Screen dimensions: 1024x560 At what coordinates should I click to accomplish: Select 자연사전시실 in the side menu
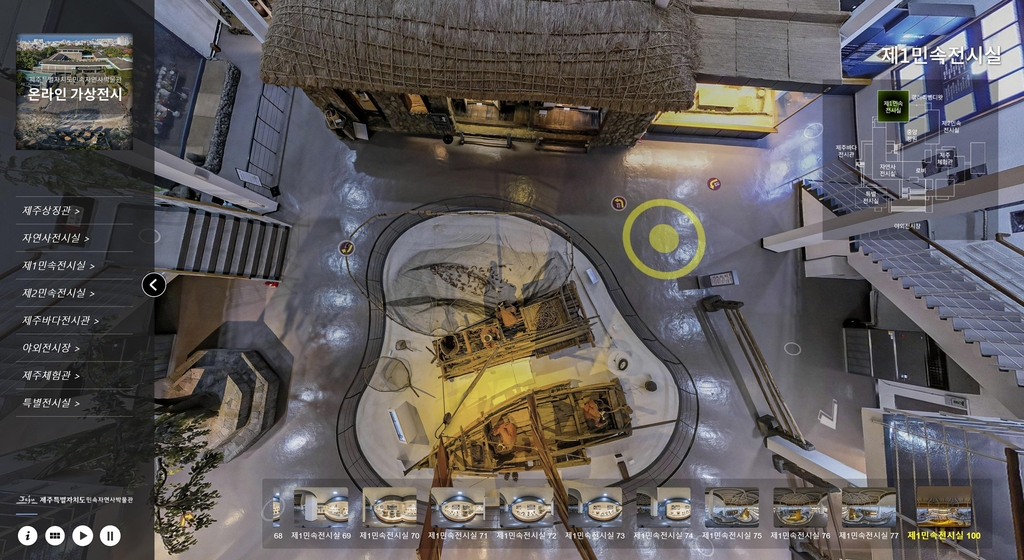(56, 238)
